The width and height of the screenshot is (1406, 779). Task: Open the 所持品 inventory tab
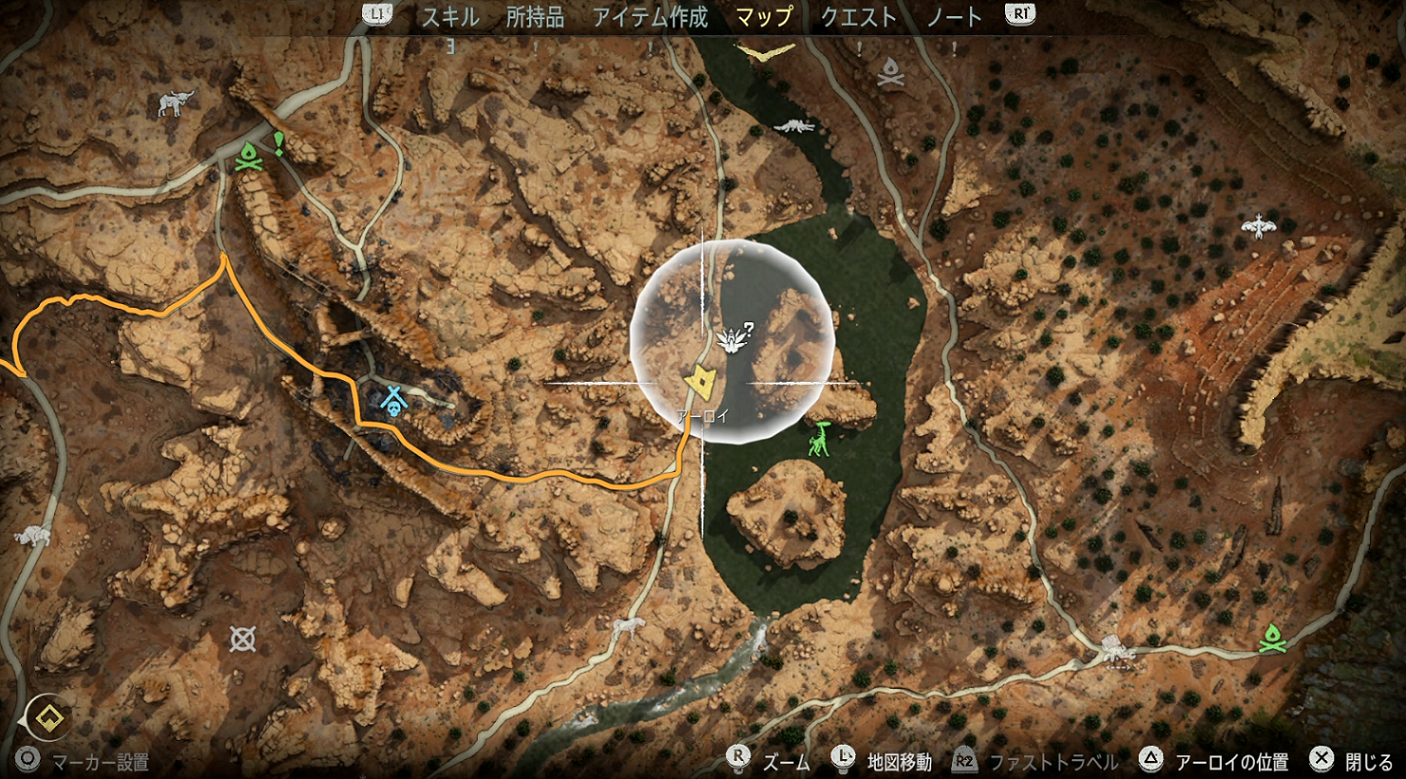point(535,17)
